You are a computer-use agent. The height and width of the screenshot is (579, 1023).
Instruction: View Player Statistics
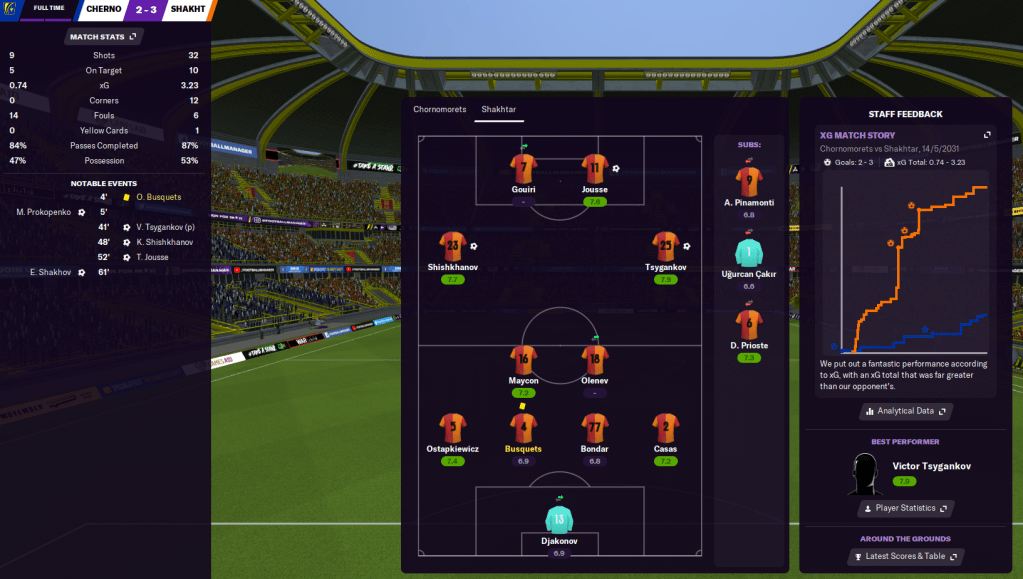(x=905, y=508)
